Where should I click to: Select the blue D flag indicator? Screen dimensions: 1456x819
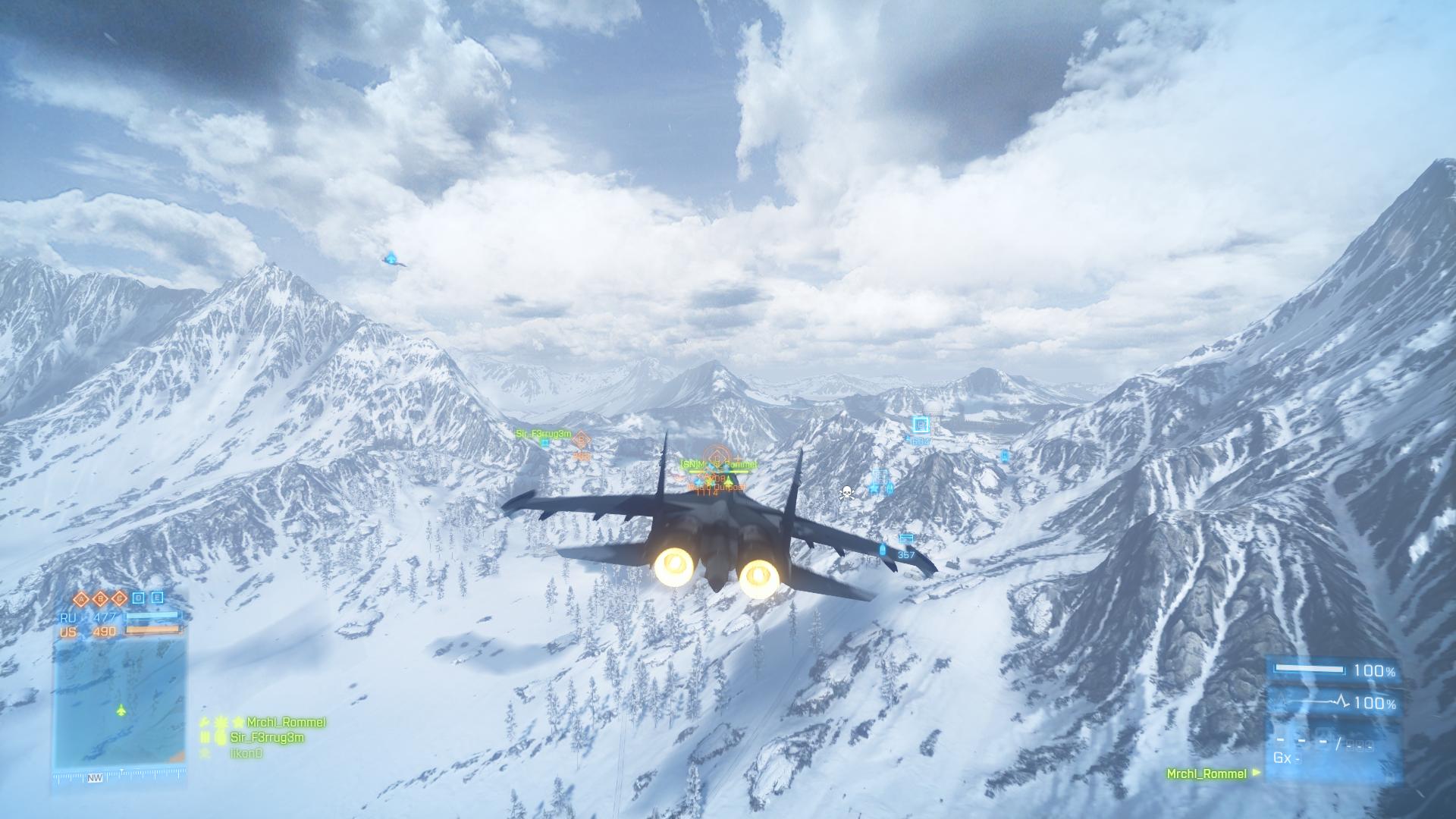click(138, 598)
